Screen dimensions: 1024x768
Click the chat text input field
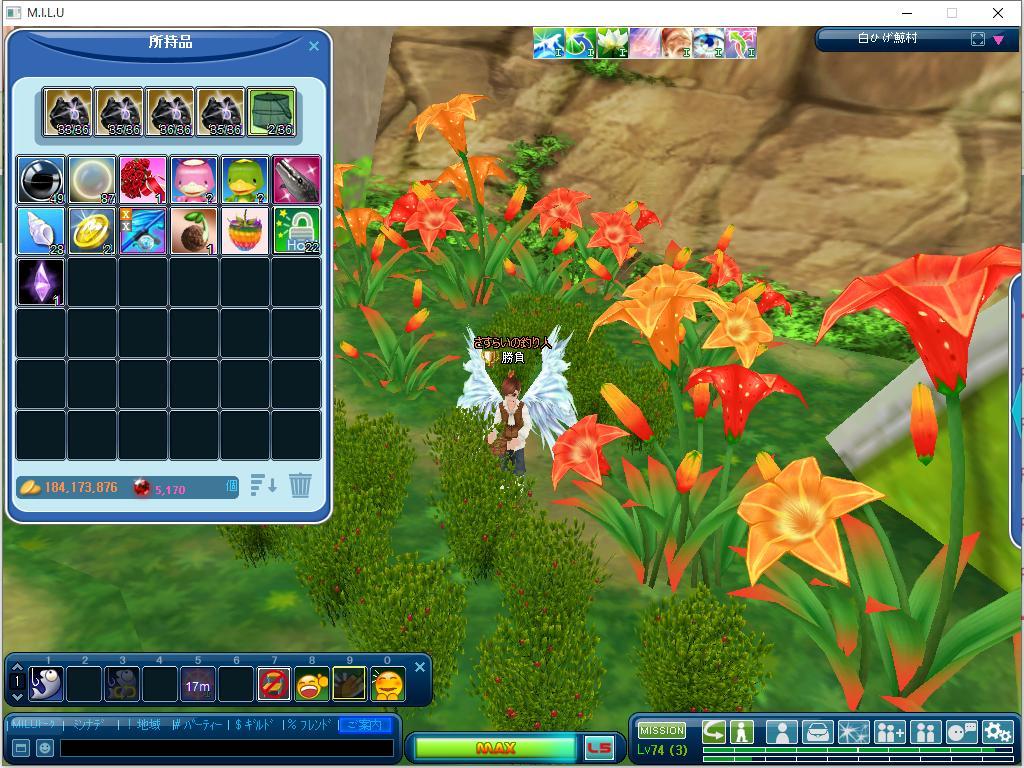pyautogui.click(x=226, y=747)
